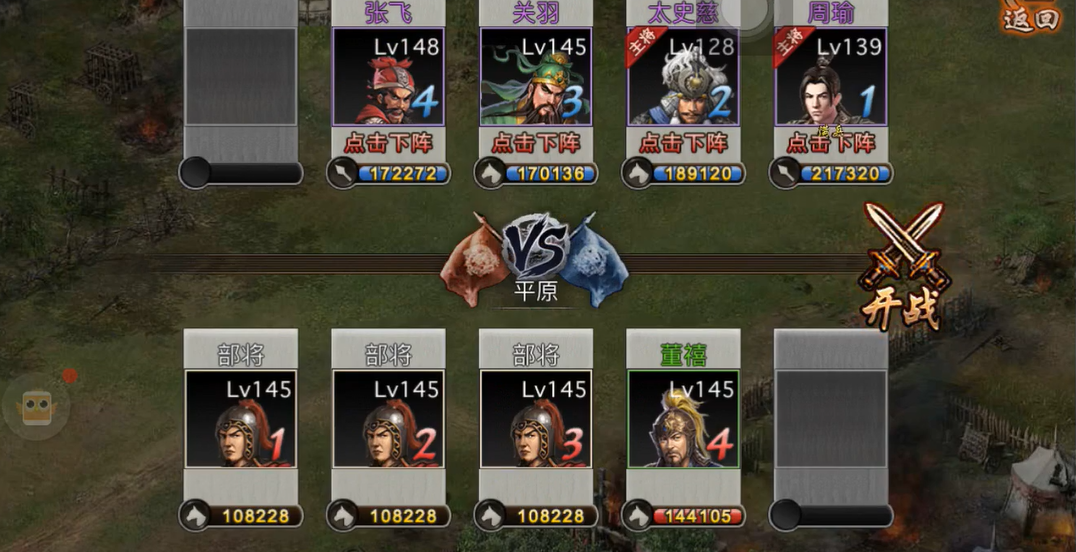Image resolution: width=1076 pixels, height=552 pixels.
Task: Select Taishi Ci's 太史慈 hero card
Action: point(684,77)
